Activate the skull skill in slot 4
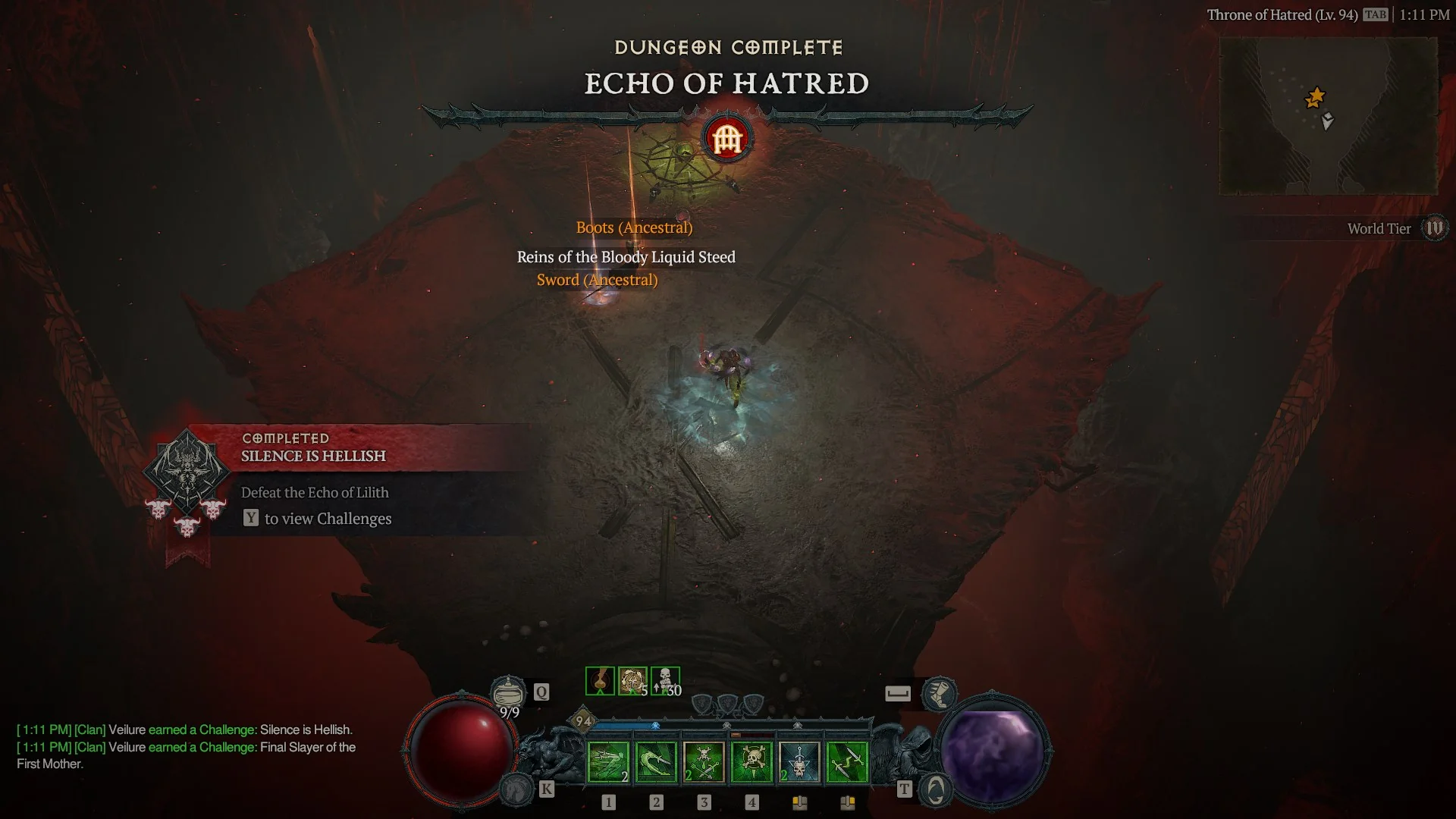 tap(753, 762)
